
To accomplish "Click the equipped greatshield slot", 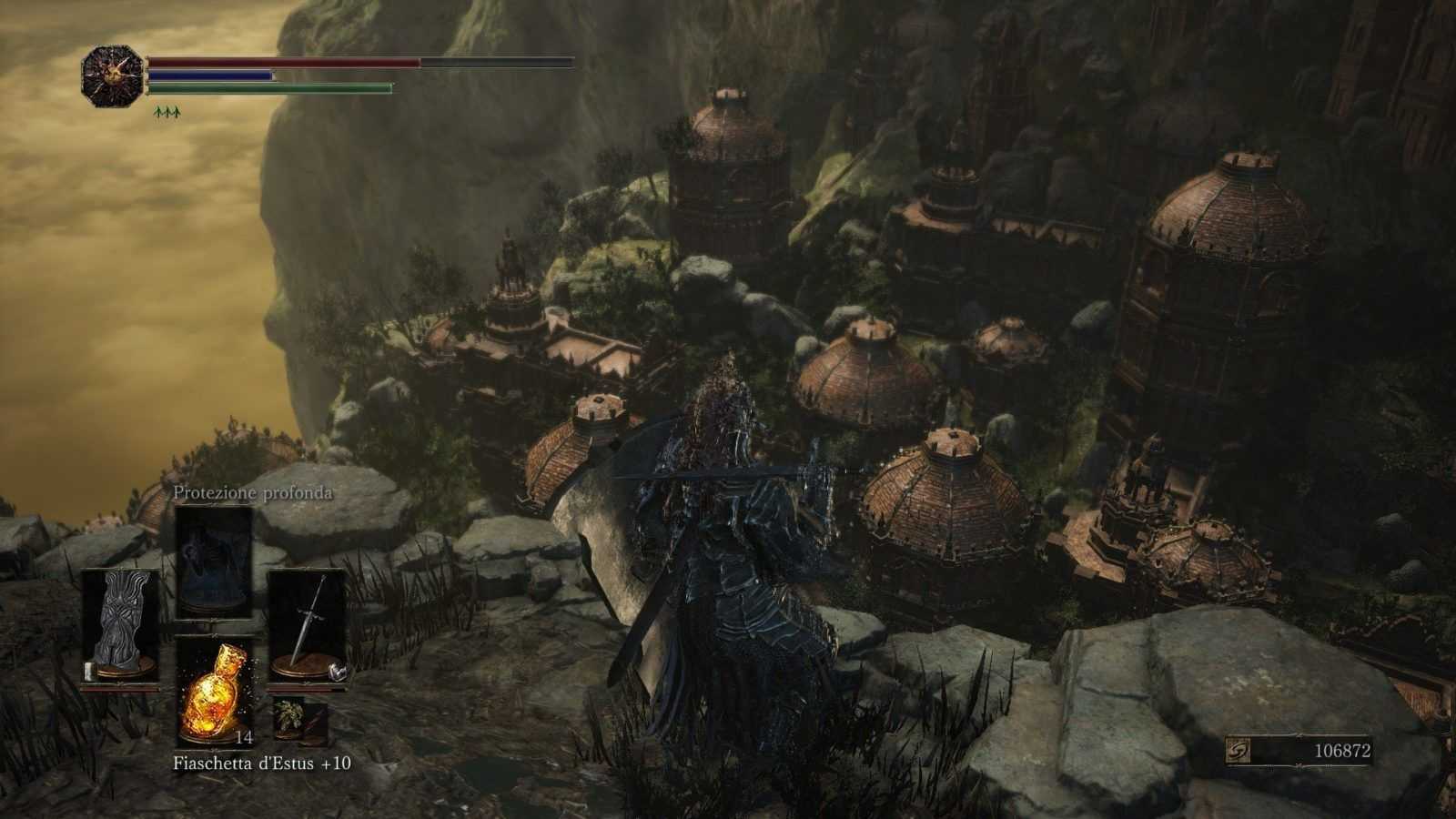I will click(x=121, y=626).
